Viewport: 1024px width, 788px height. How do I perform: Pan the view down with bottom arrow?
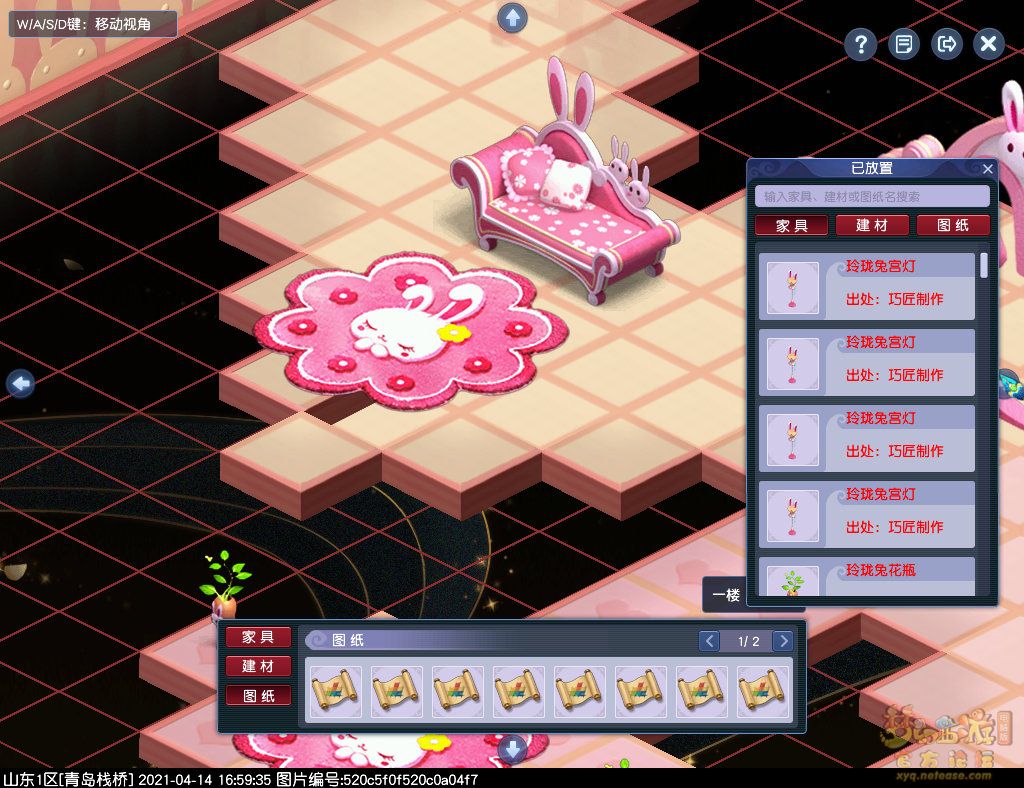coord(512,748)
